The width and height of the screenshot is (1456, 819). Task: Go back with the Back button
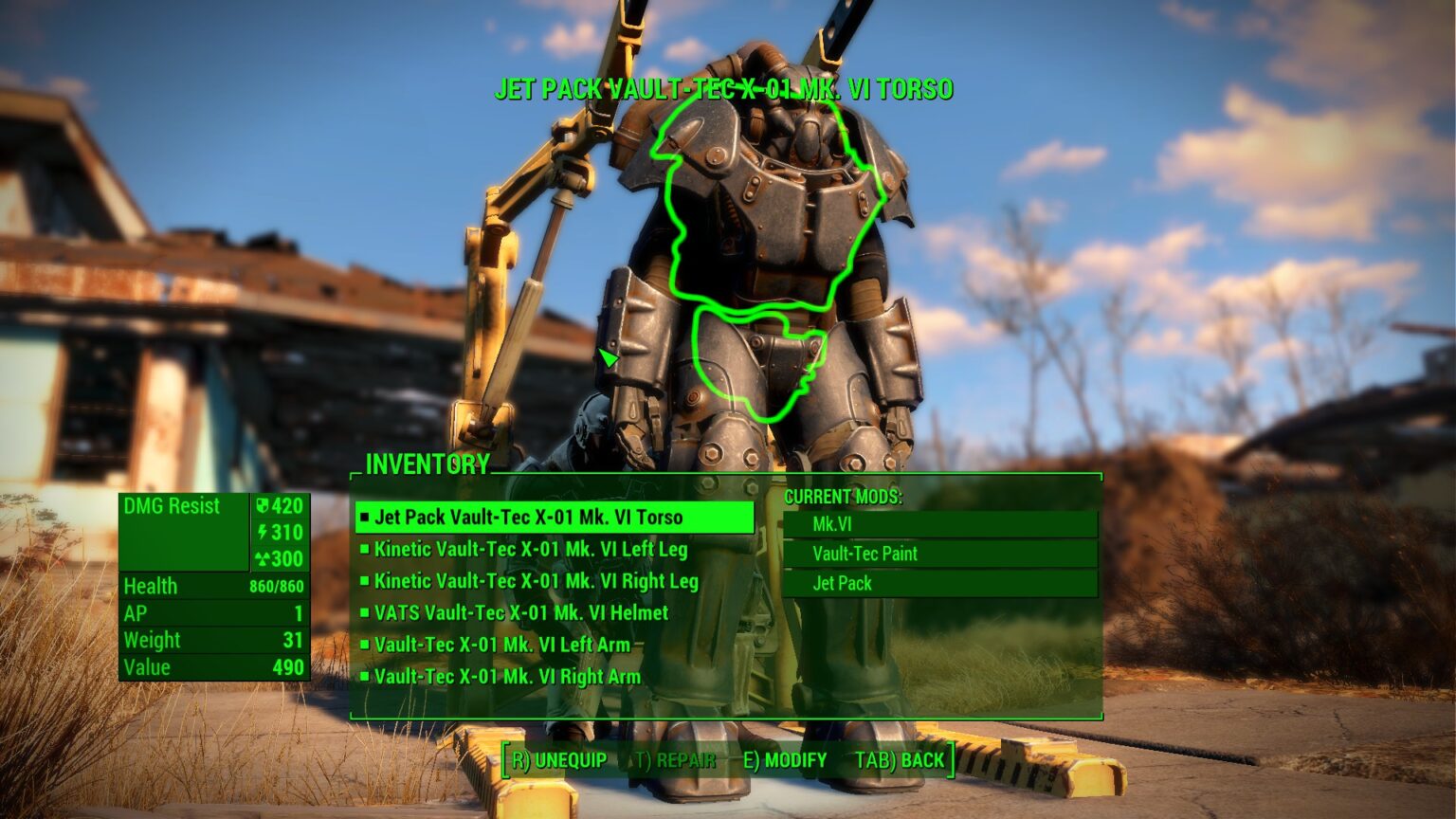pos(900,760)
